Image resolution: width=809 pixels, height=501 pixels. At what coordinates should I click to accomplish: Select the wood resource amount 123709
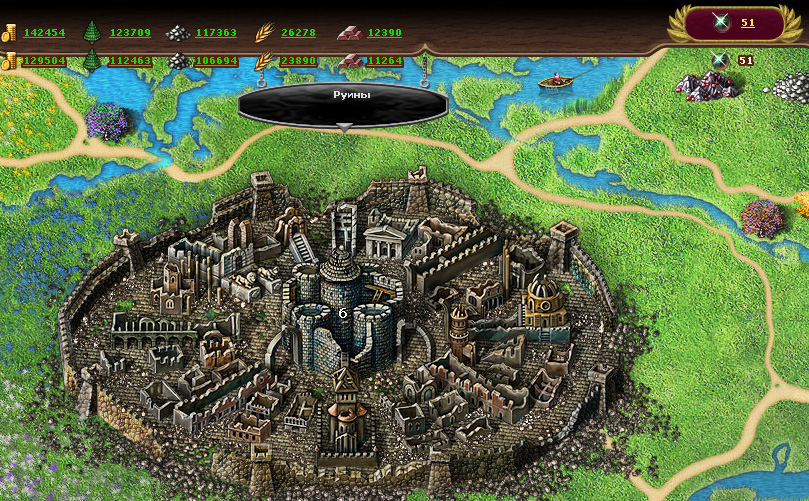coord(130,33)
